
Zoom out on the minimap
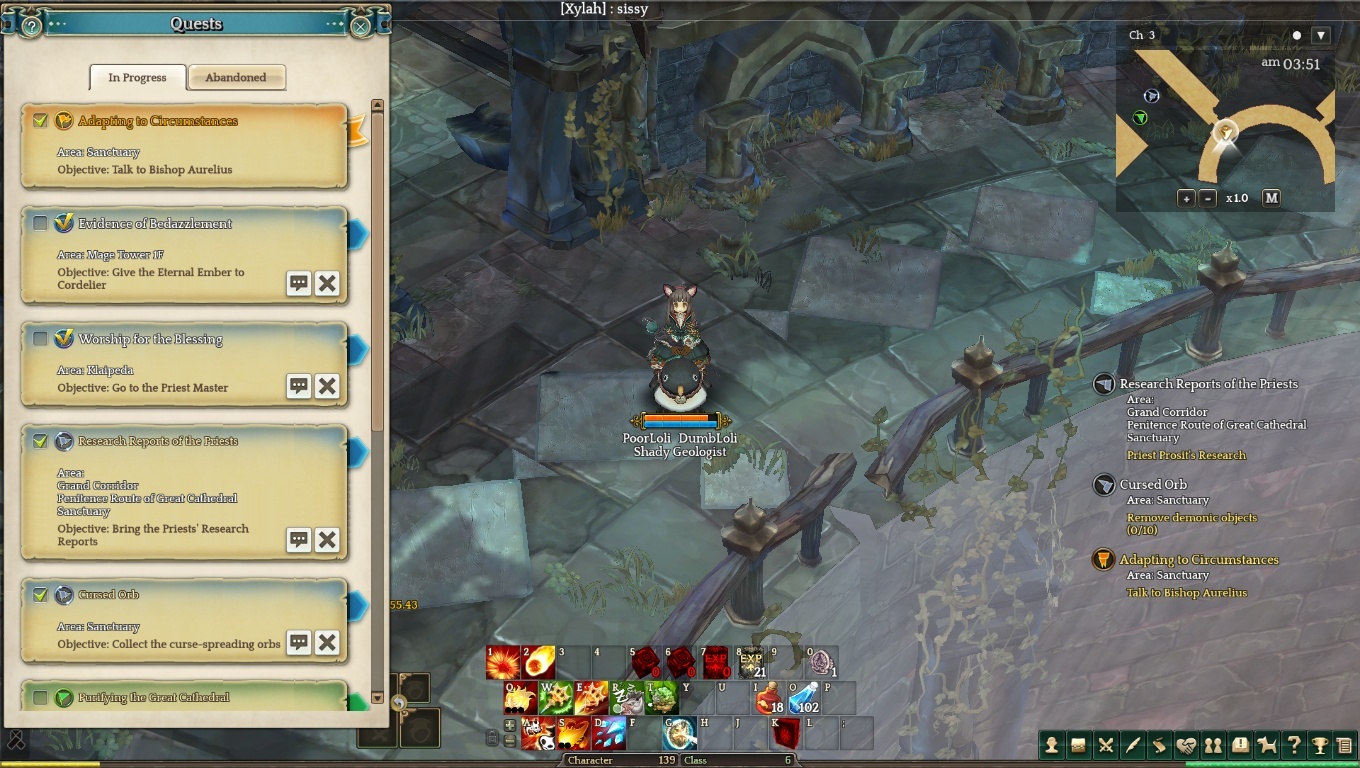click(x=1208, y=198)
